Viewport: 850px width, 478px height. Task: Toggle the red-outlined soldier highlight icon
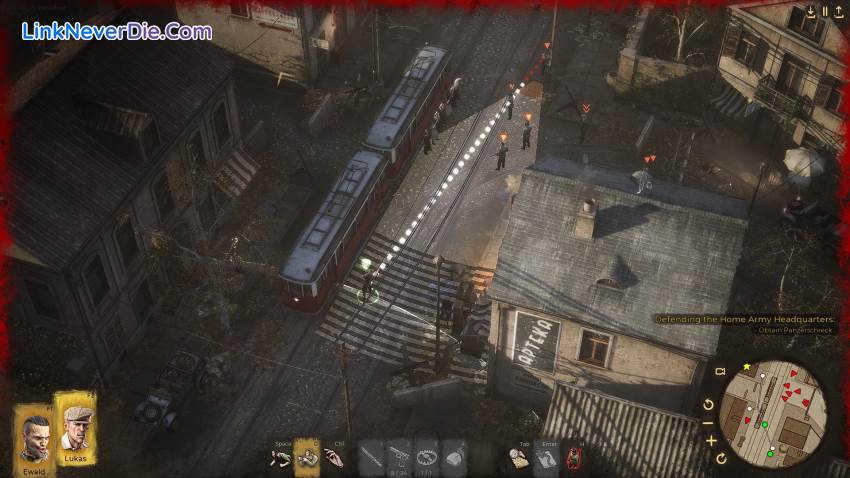(x=574, y=458)
